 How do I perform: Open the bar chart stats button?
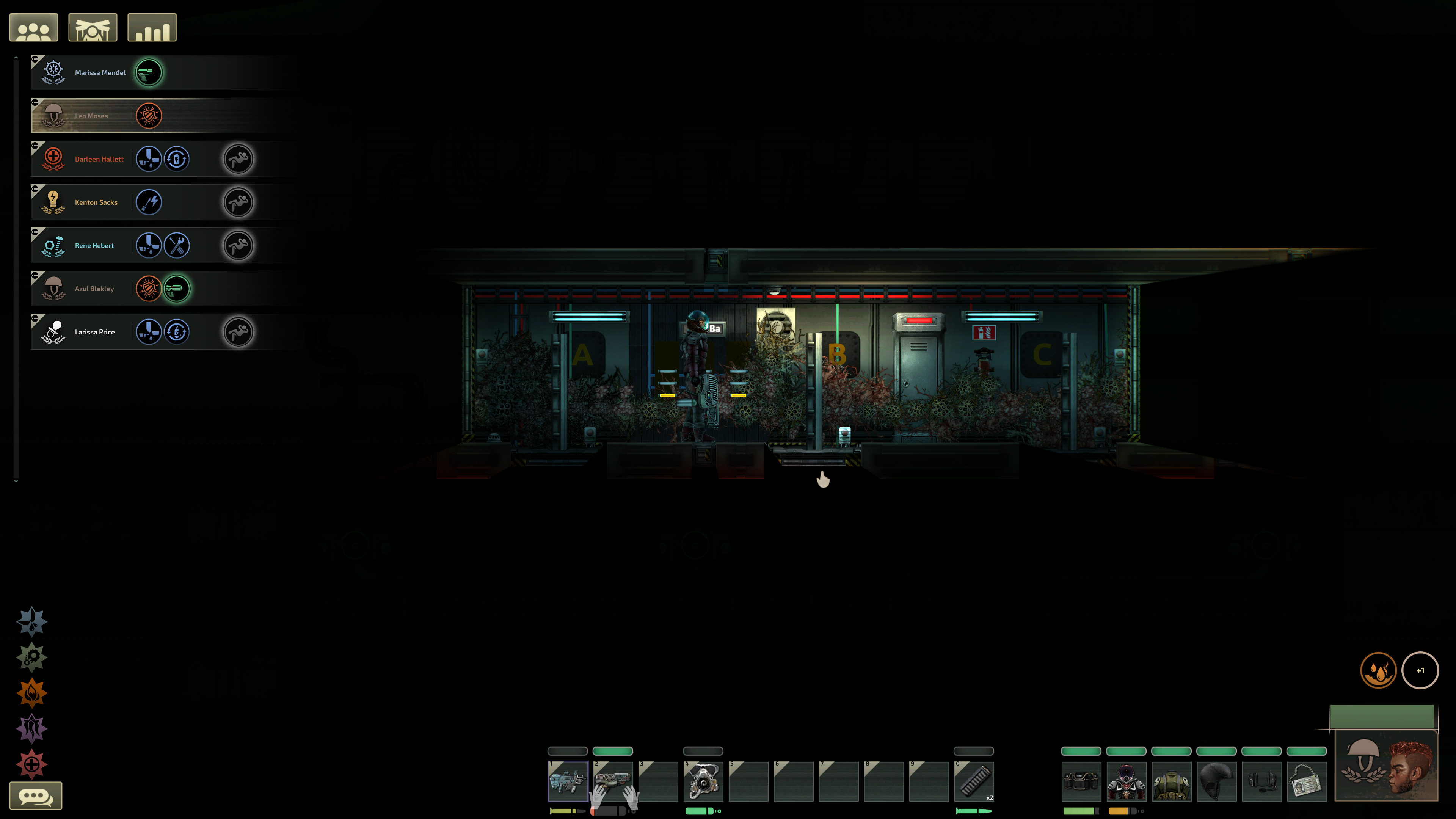pos(152,28)
